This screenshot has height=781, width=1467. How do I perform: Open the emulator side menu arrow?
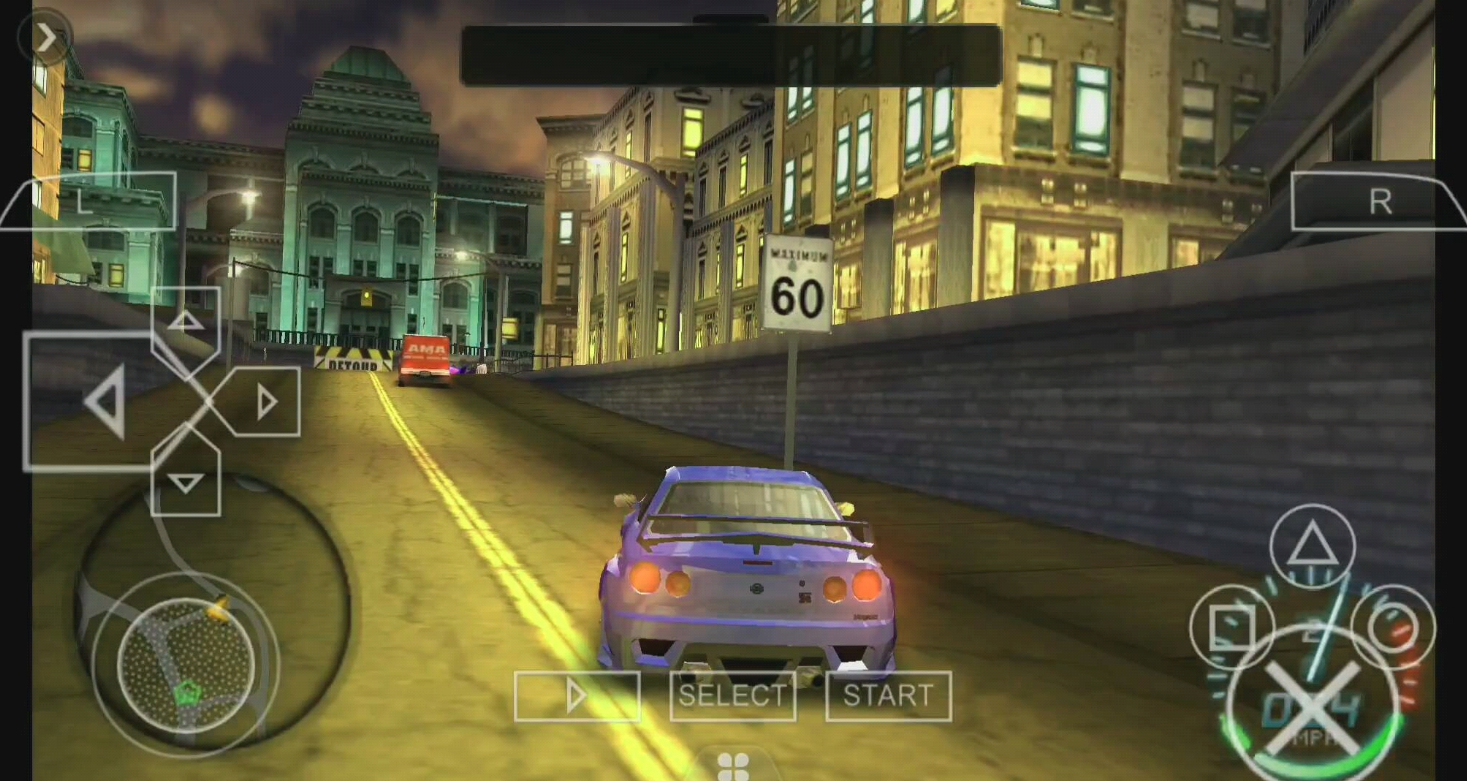(46, 37)
